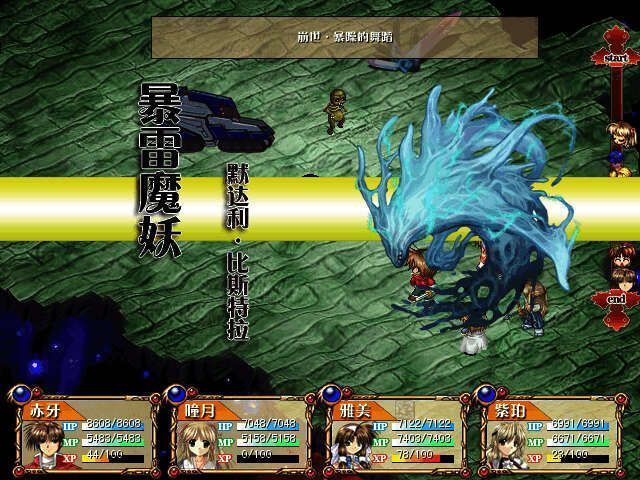Viewport: 640px width, 480px height.
Task: Click the turn order bar's end marker
Action: coord(615,299)
